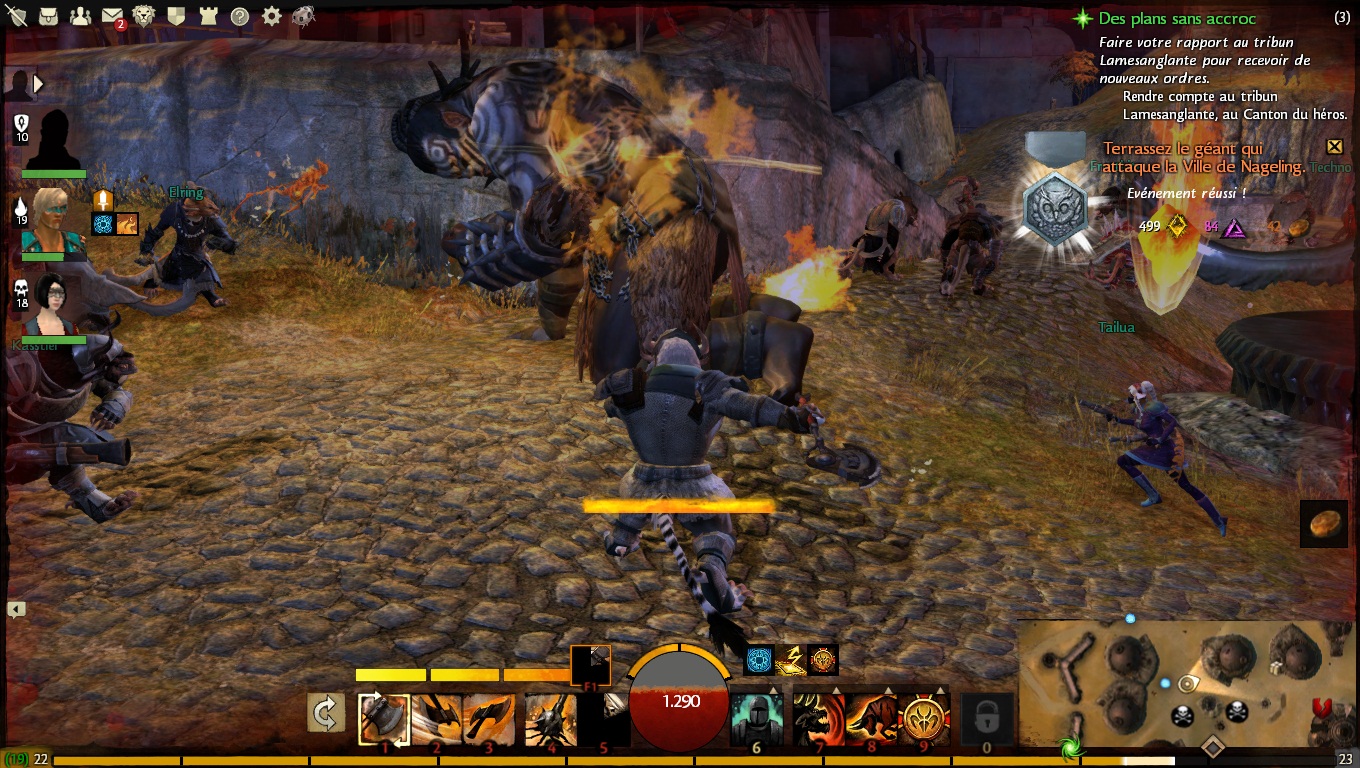Use the axe skill in slot 3

tap(489, 718)
